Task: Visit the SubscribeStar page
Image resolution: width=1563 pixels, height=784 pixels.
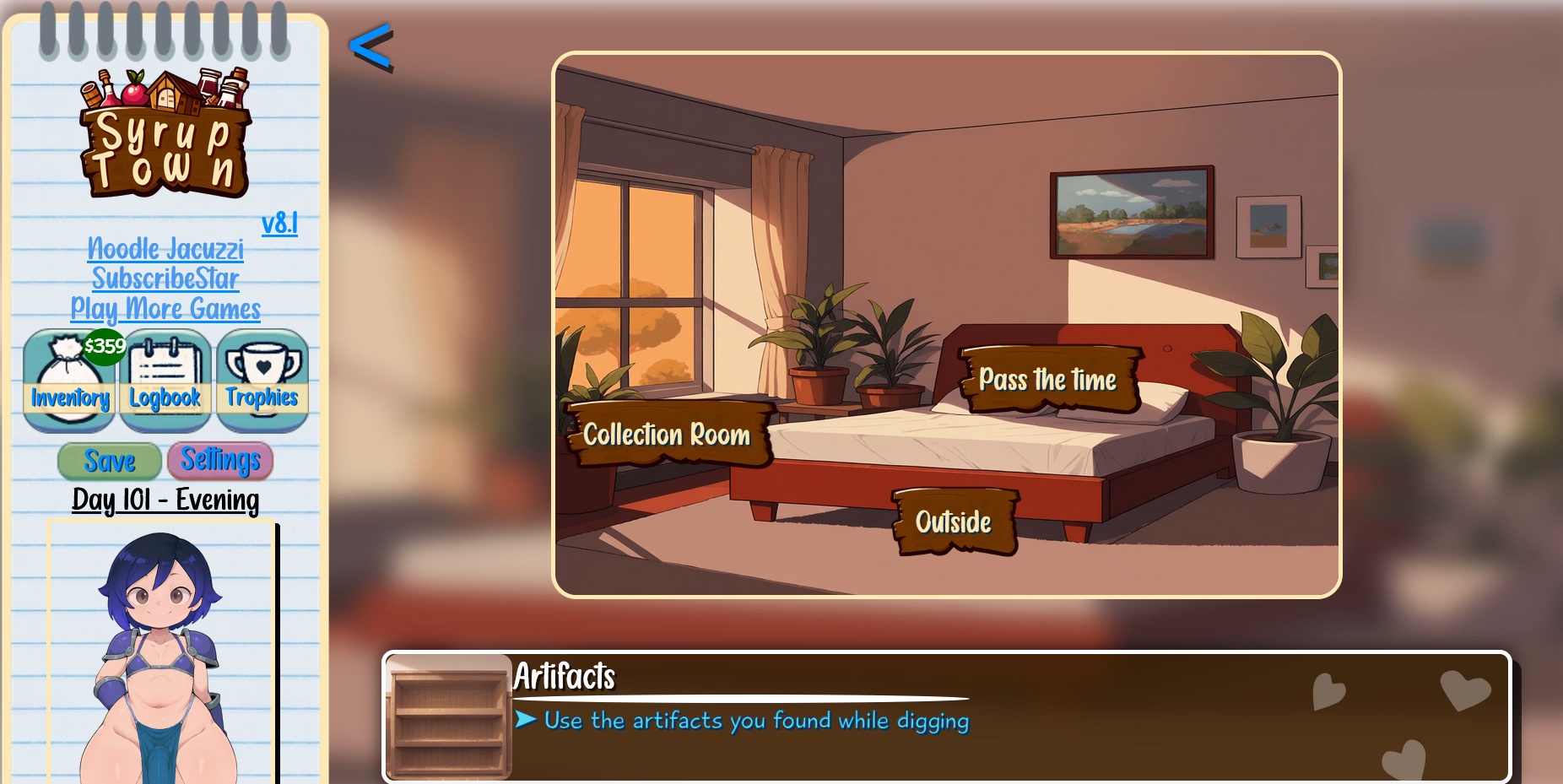Action: tap(165, 278)
